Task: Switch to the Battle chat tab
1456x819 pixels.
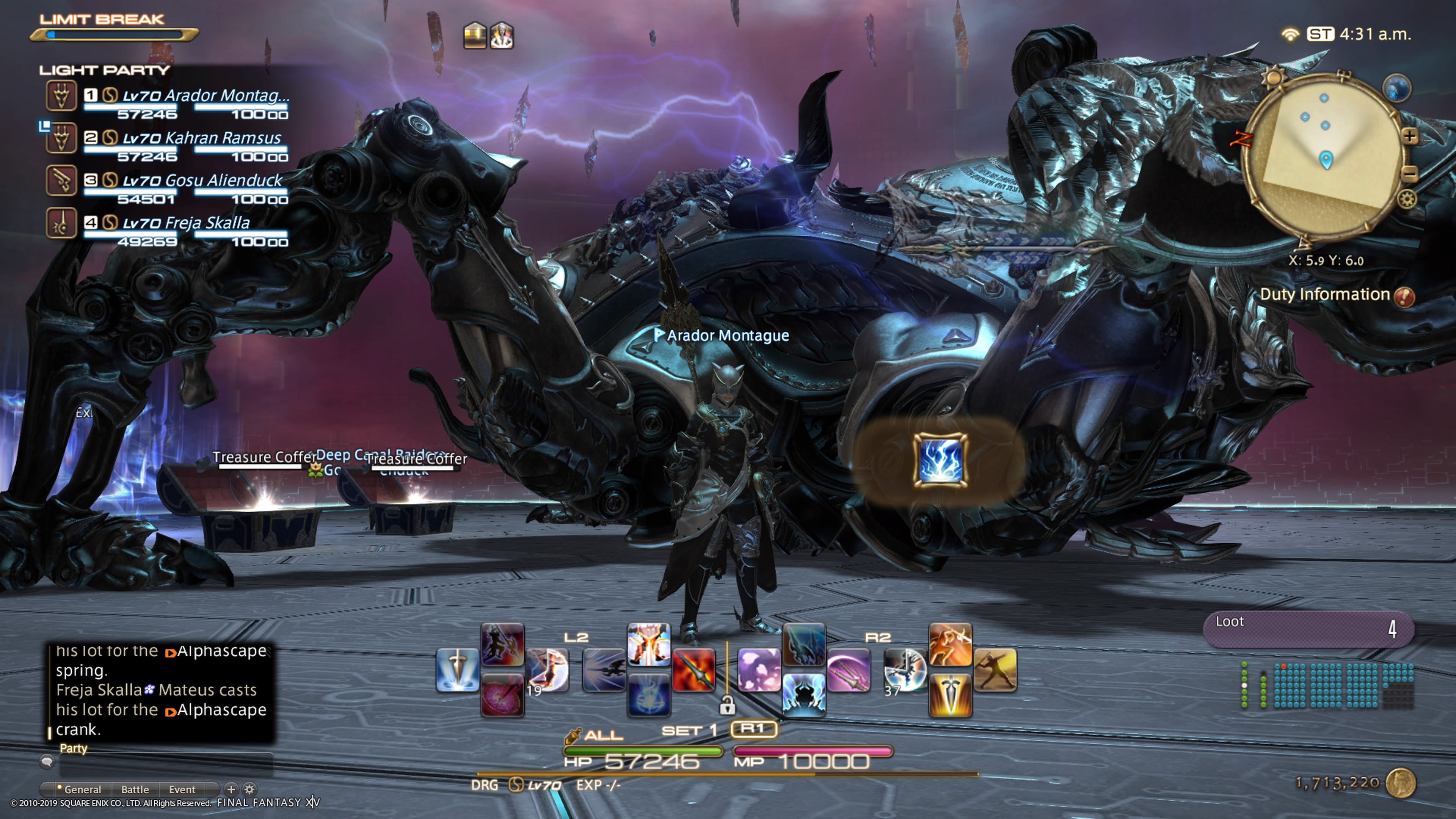Action: tap(135, 789)
